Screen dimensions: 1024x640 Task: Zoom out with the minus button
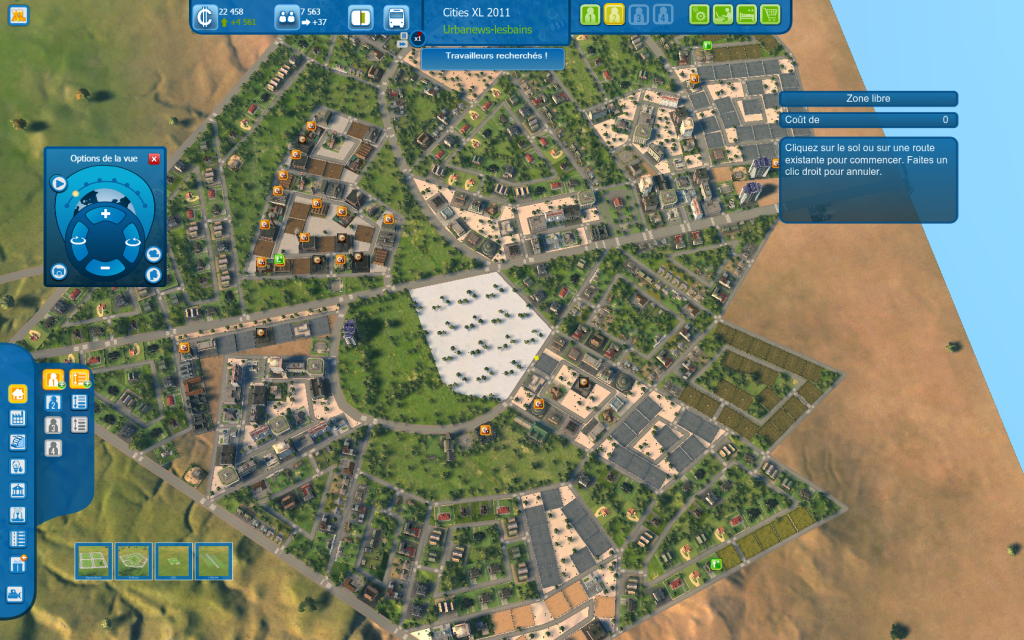click(x=105, y=267)
